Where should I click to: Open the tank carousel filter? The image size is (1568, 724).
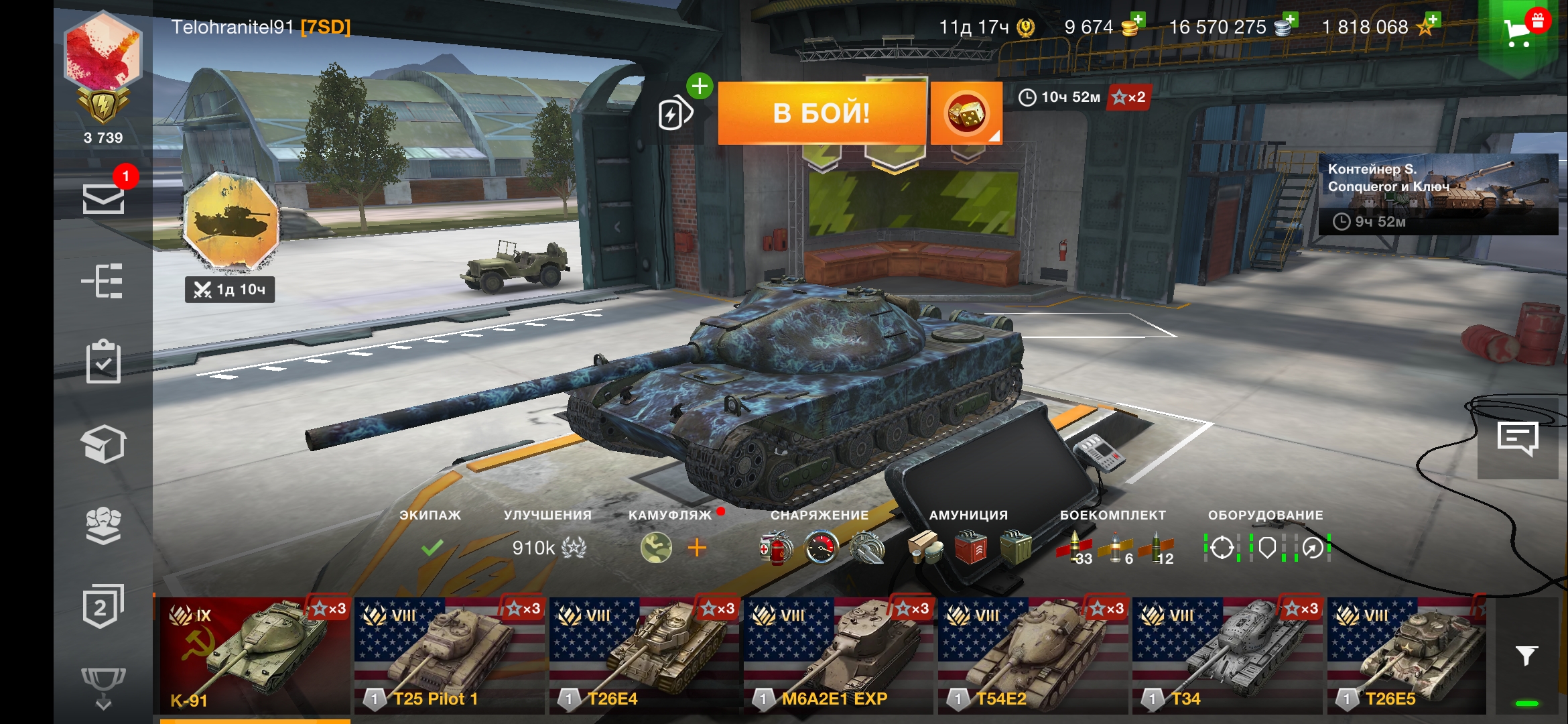pyautogui.click(x=1526, y=656)
